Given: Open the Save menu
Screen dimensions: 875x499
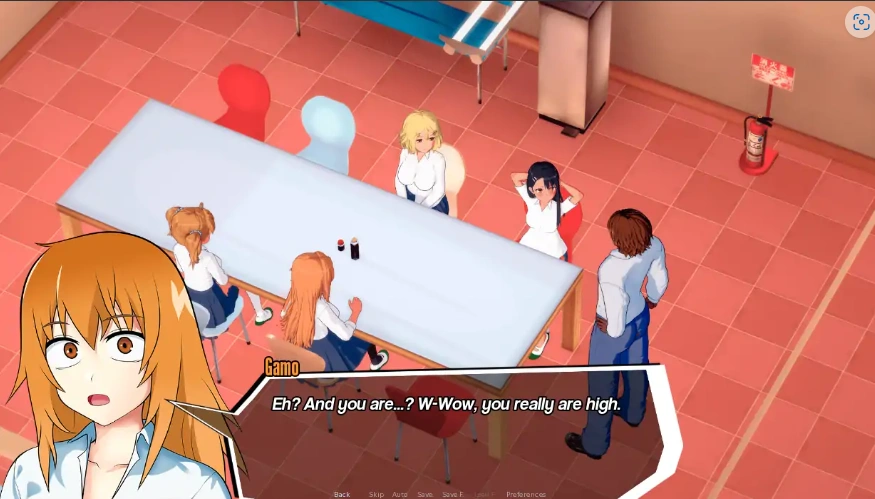Looking at the screenshot, I should tap(425, 494).
